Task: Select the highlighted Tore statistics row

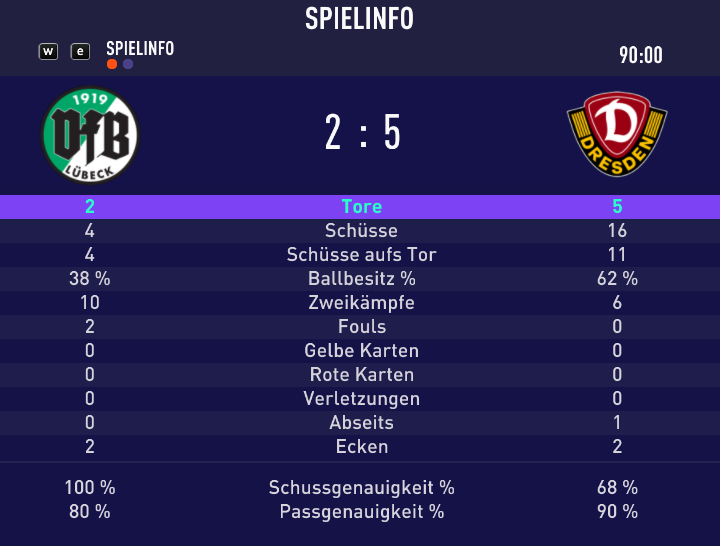Action: (x=360, y=207)
